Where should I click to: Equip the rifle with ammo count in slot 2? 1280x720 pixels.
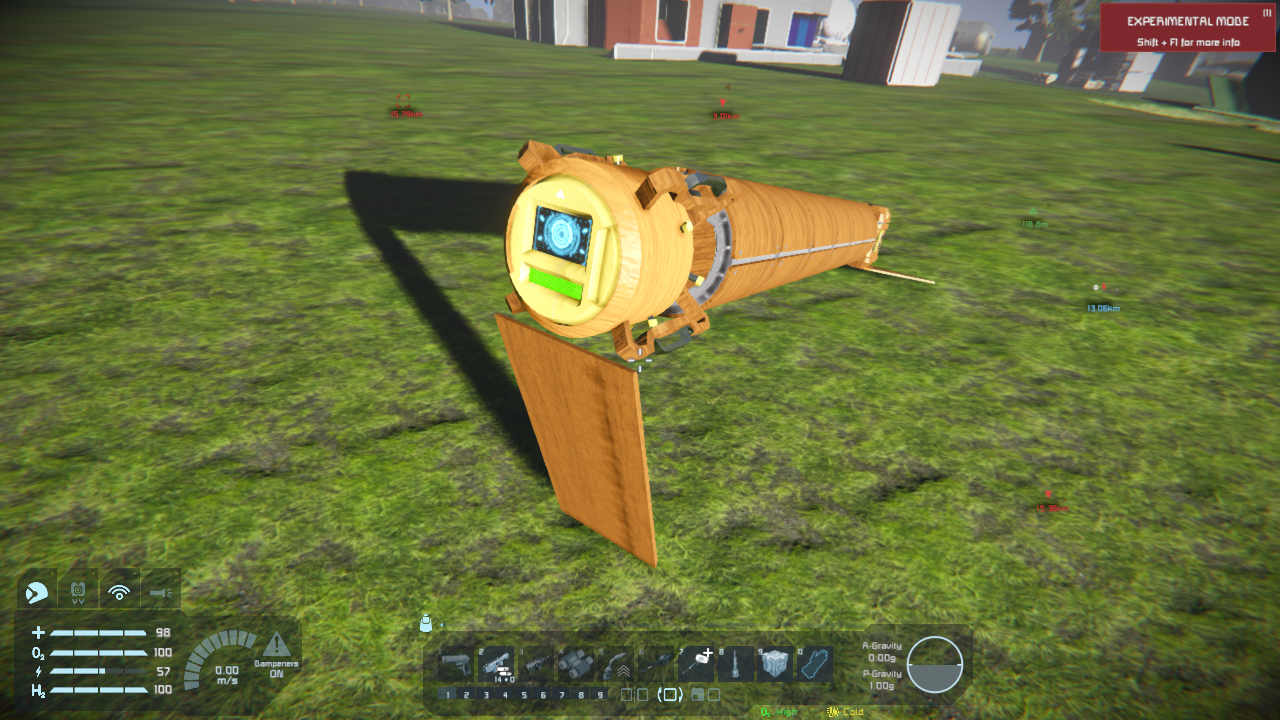pos(495,663)
